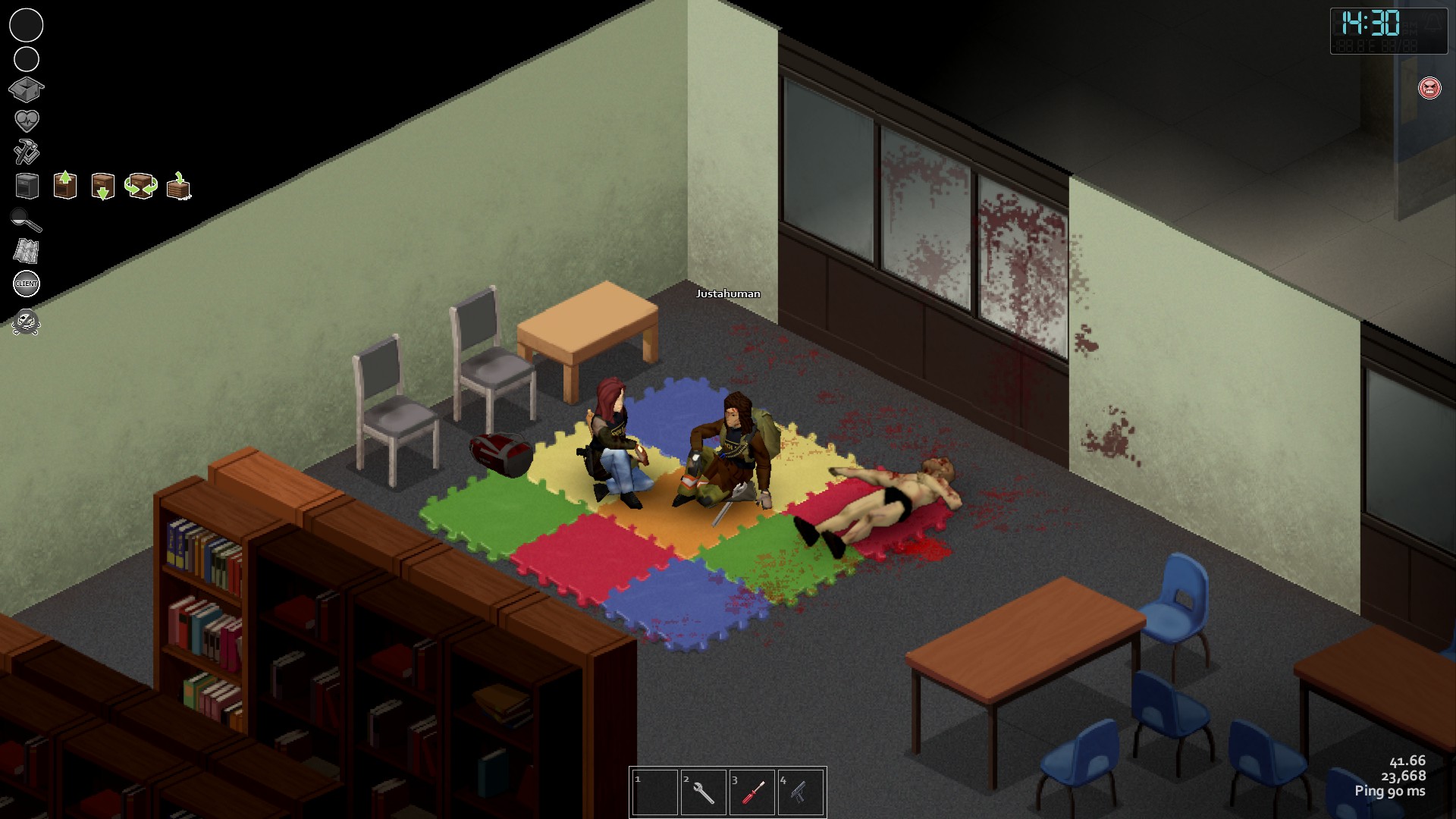This screenshot has height=819, width=1456.
Task: Select the wrench in hotbar slot 2
Action: [703, 792]
